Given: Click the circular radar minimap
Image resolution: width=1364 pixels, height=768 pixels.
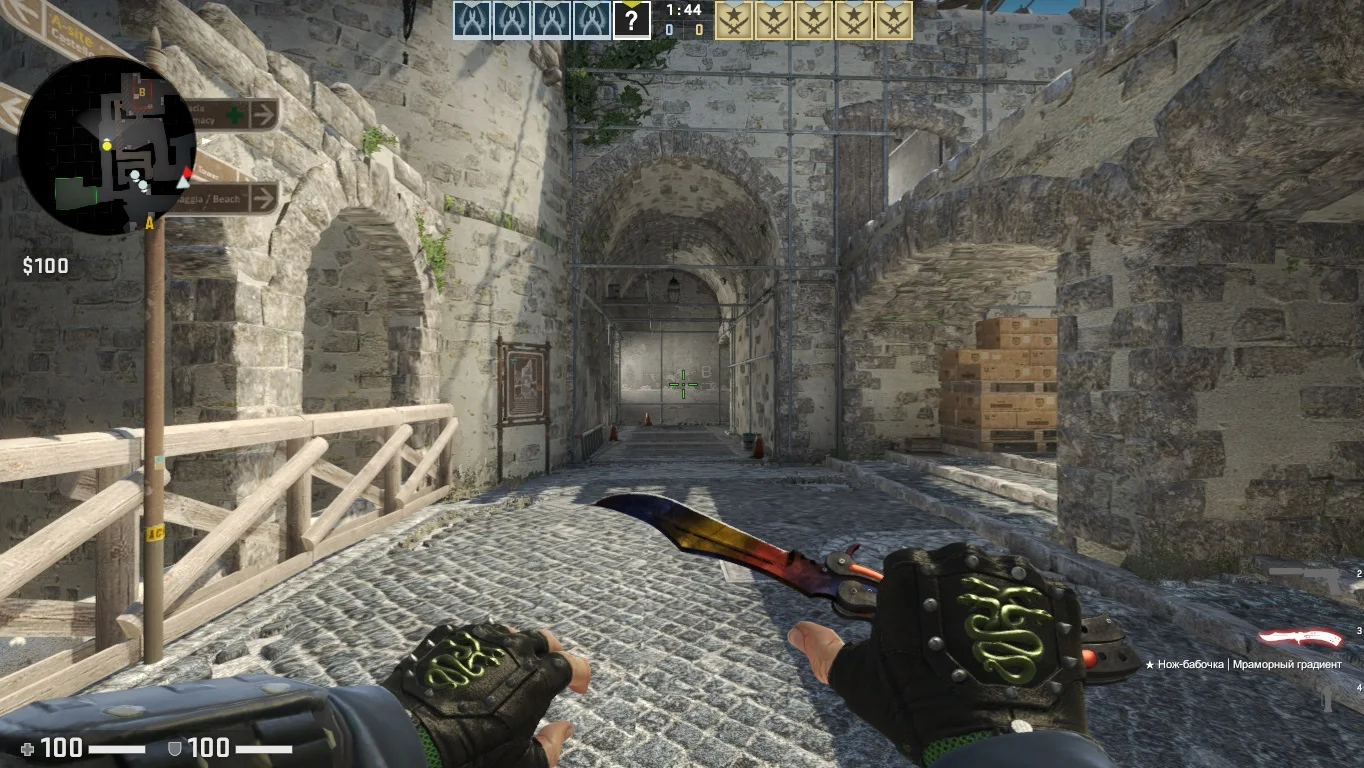Looking at the screenshot, I should click(x=106, y=146).
